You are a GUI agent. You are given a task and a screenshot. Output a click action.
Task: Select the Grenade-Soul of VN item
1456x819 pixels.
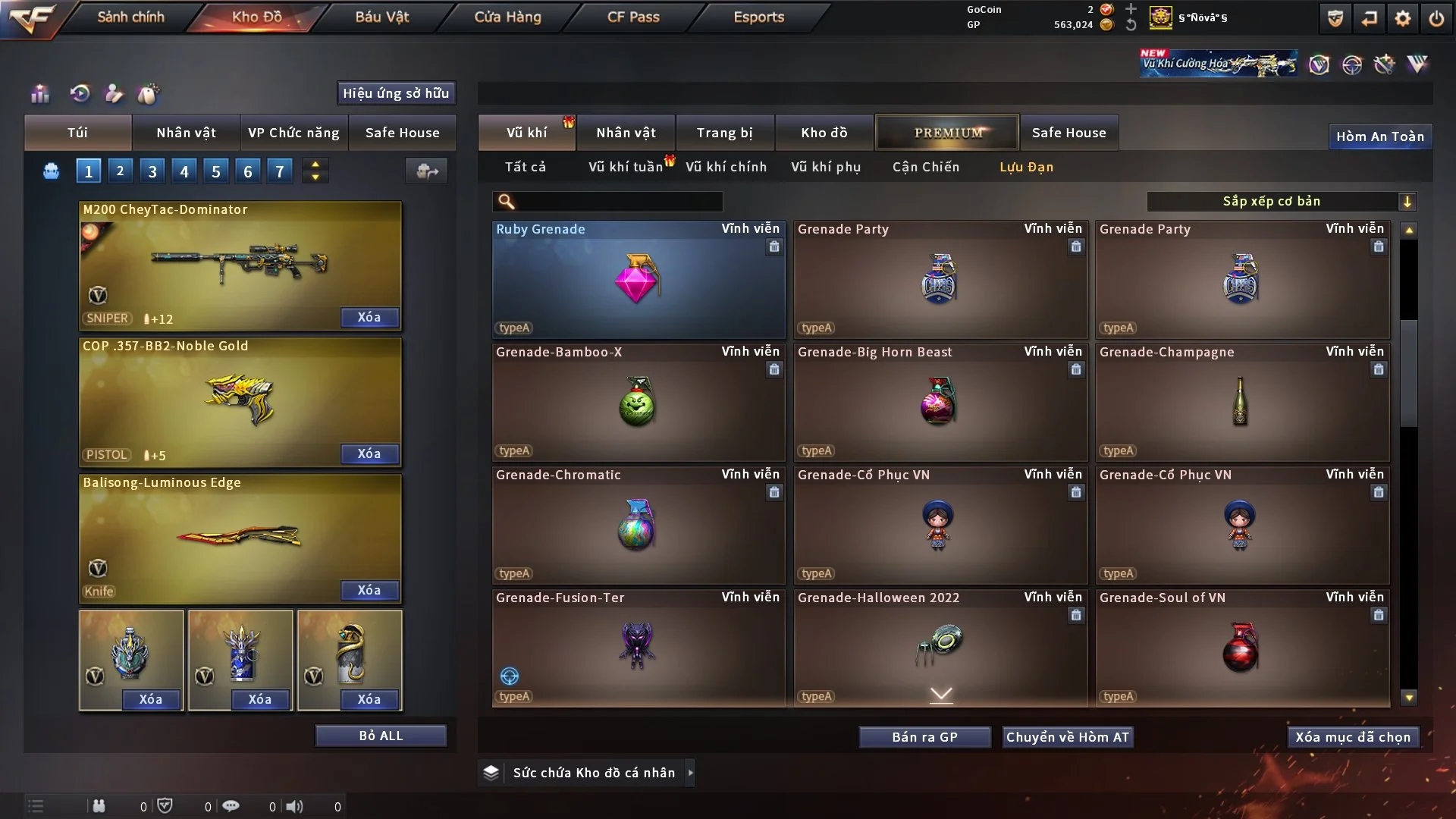[x=1241, y=649]
